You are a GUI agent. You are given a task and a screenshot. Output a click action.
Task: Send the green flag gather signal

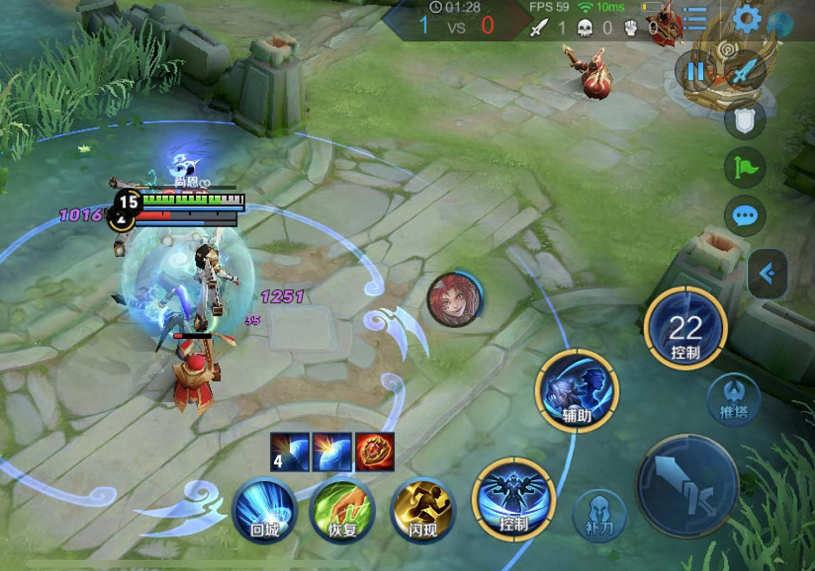(744, 166)
